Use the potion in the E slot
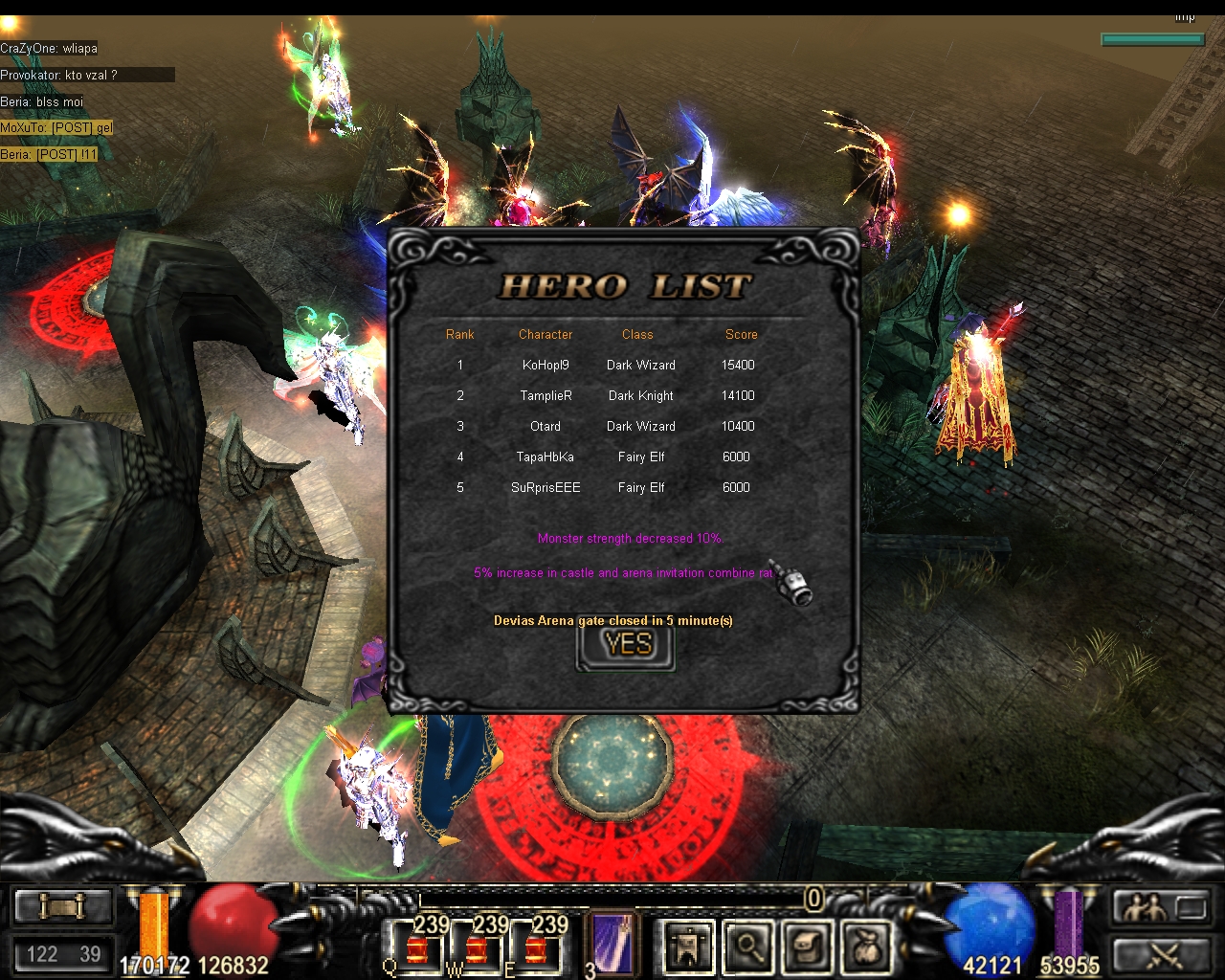 (x=536, y=947)
